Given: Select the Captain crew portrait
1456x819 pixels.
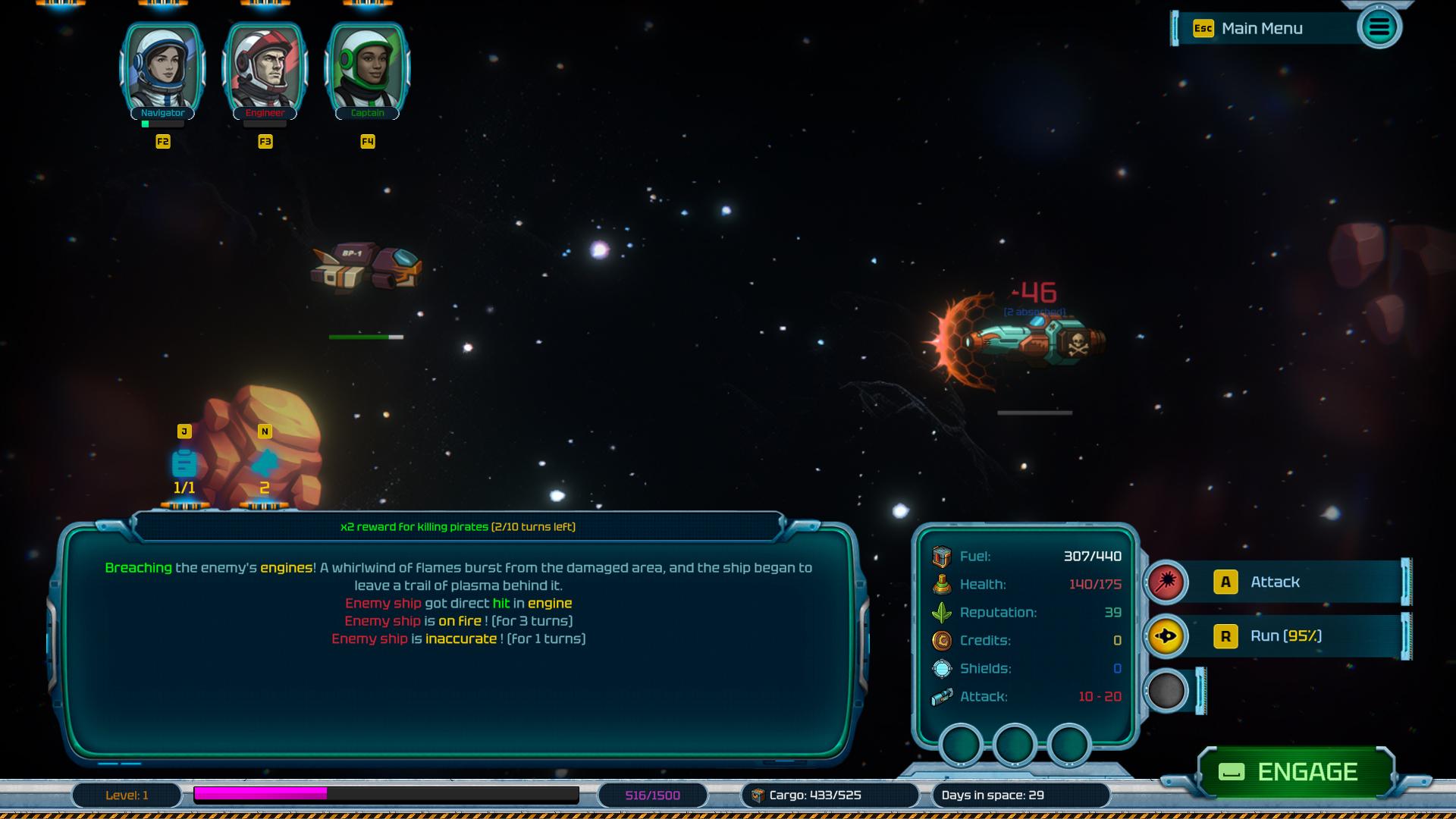Looking at the screenshot, I should (x=367, y=70).
